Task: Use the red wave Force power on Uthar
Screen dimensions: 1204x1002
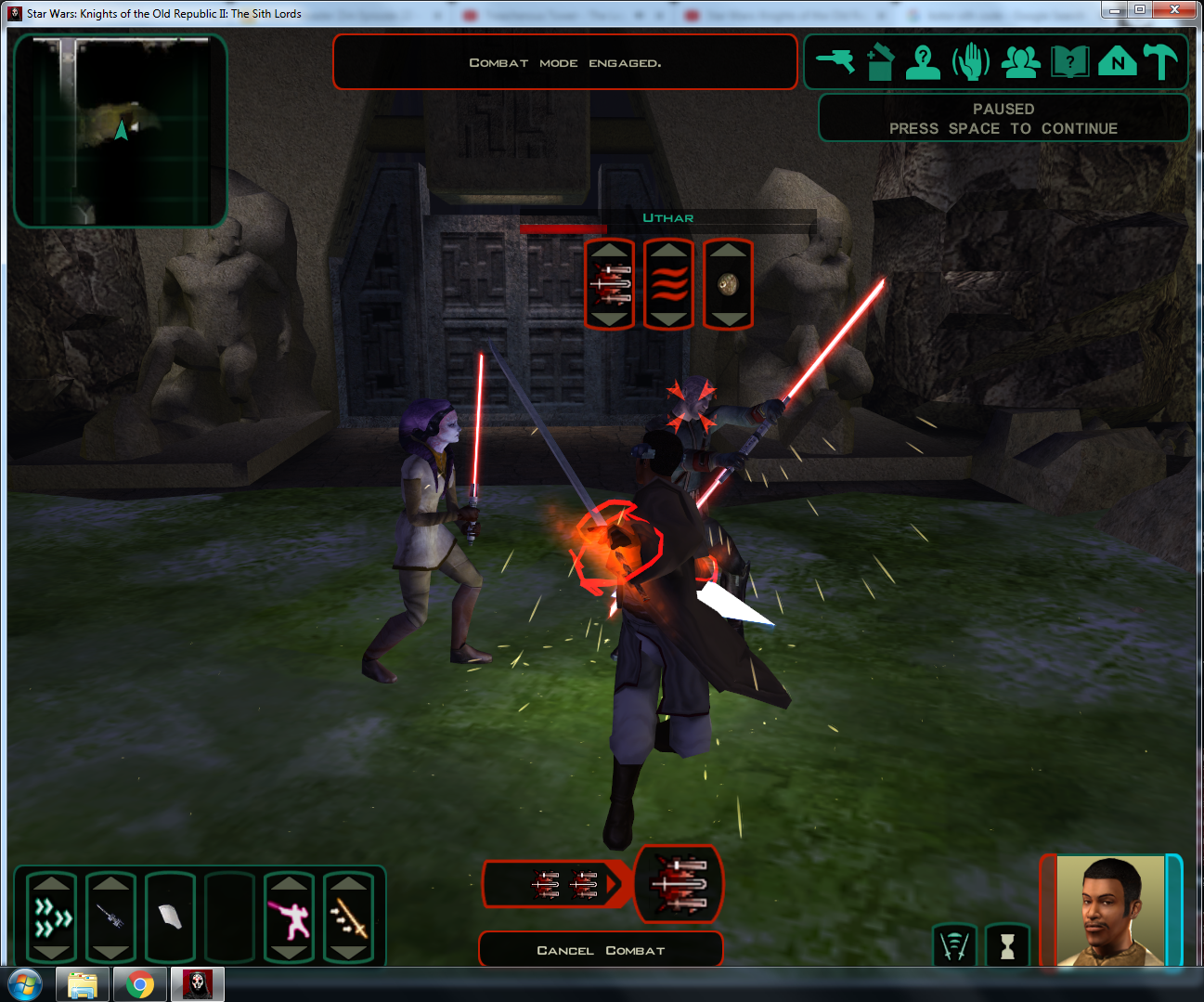Action: coord(669,284)
